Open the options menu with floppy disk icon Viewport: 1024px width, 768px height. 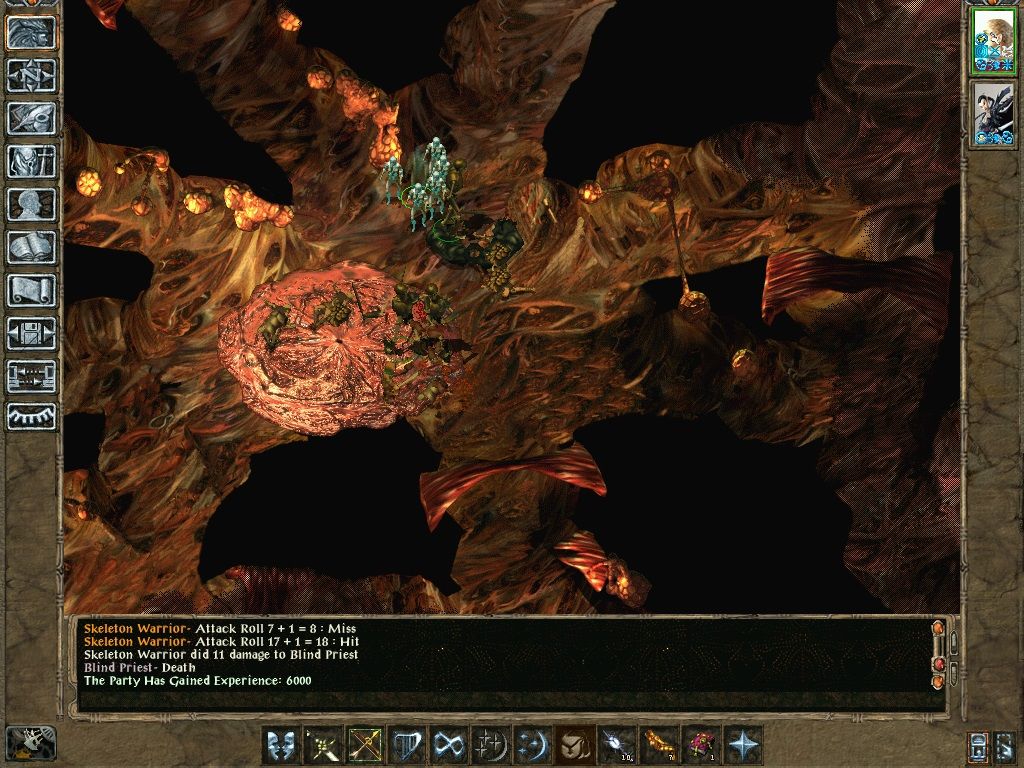click(31, 333)
